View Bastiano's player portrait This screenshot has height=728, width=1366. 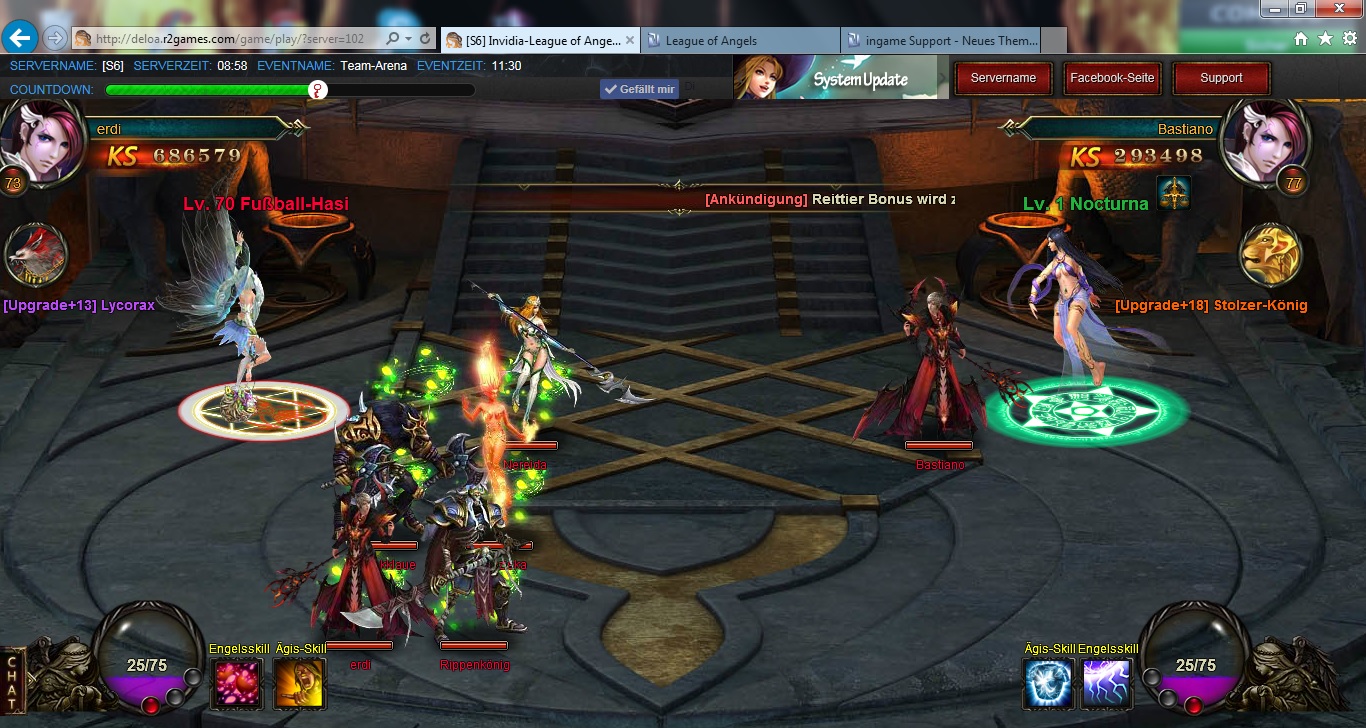1256,139
